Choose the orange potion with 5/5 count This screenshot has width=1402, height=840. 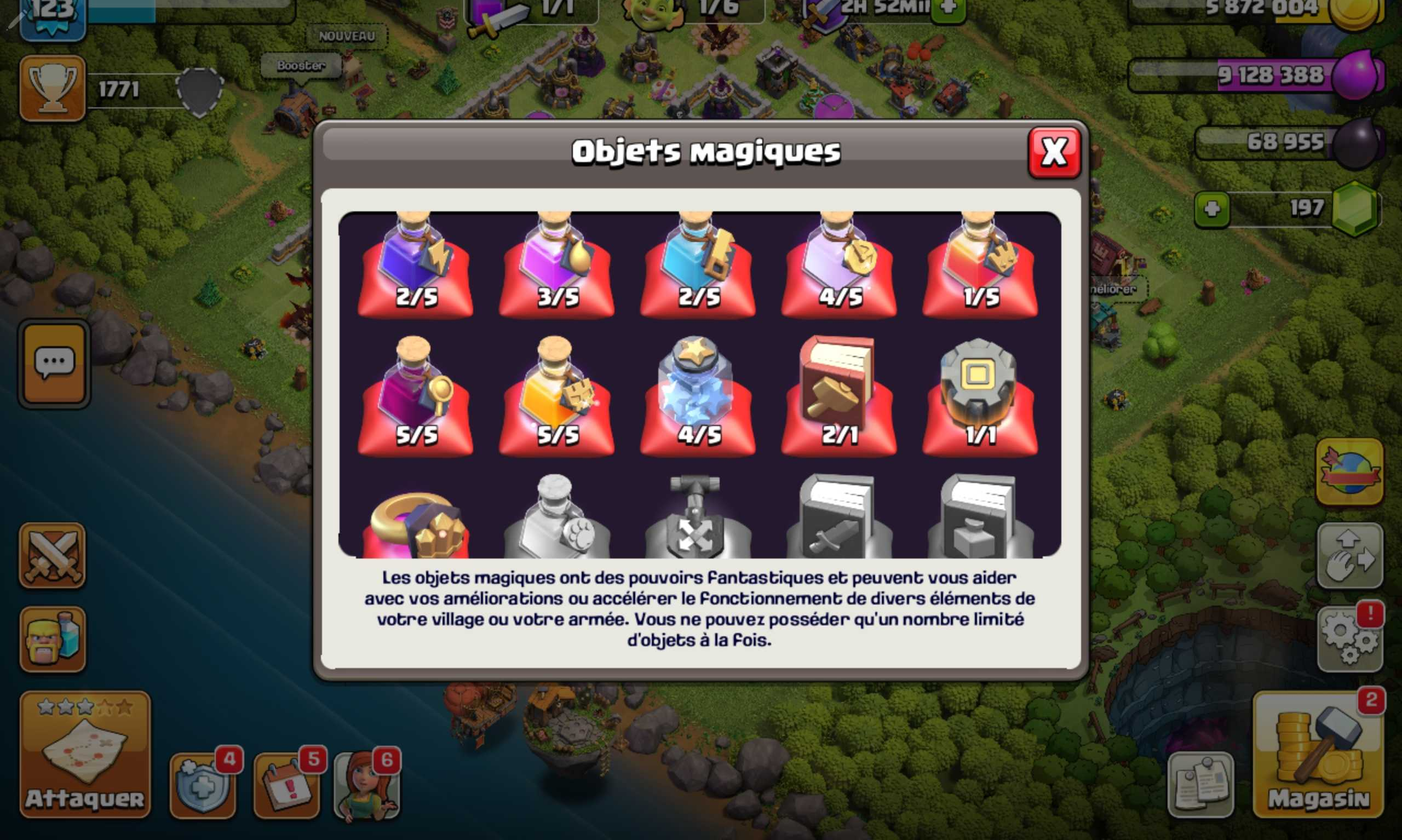(556, 396)
